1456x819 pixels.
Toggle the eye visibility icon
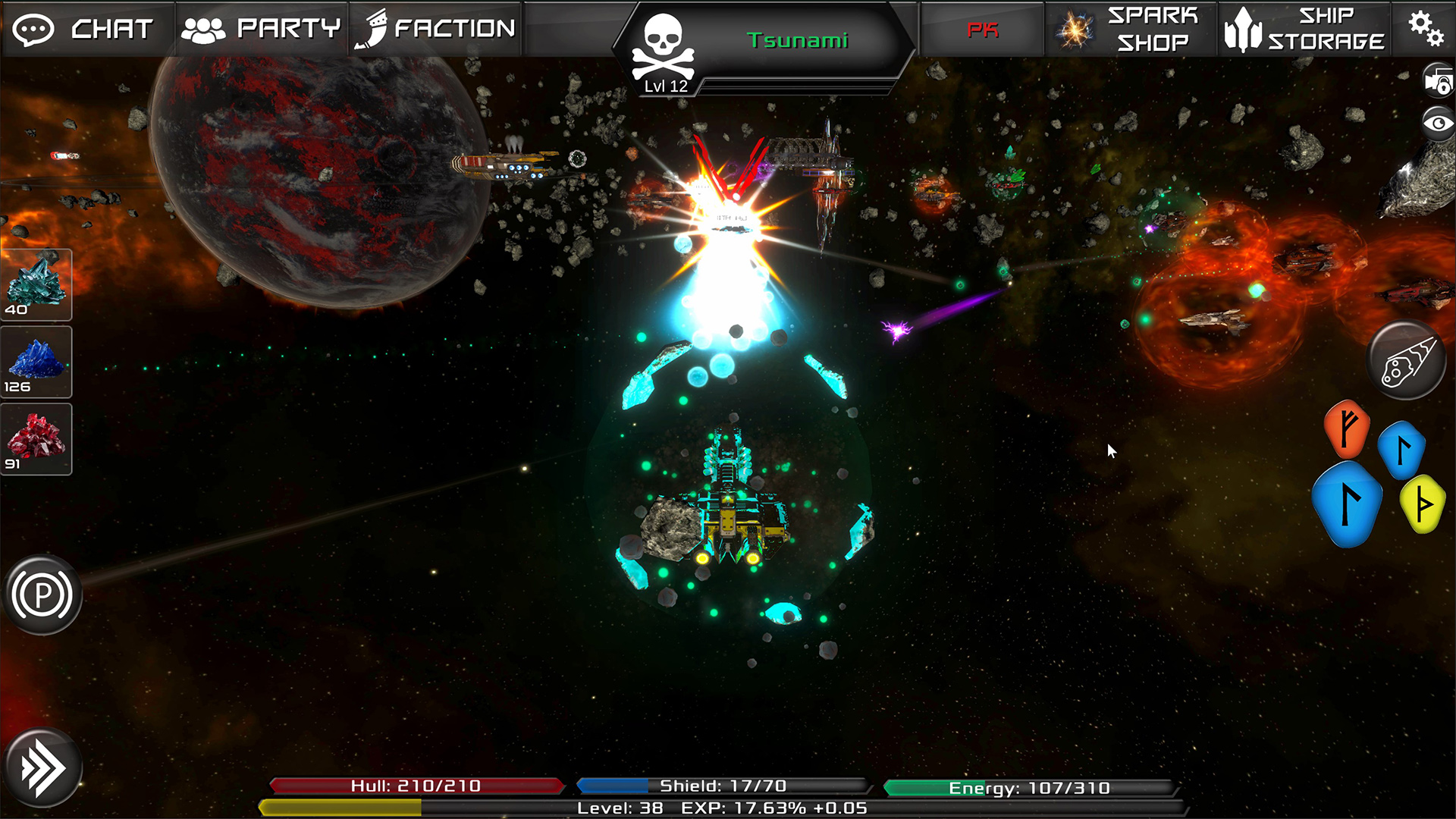pos(1438,123)
